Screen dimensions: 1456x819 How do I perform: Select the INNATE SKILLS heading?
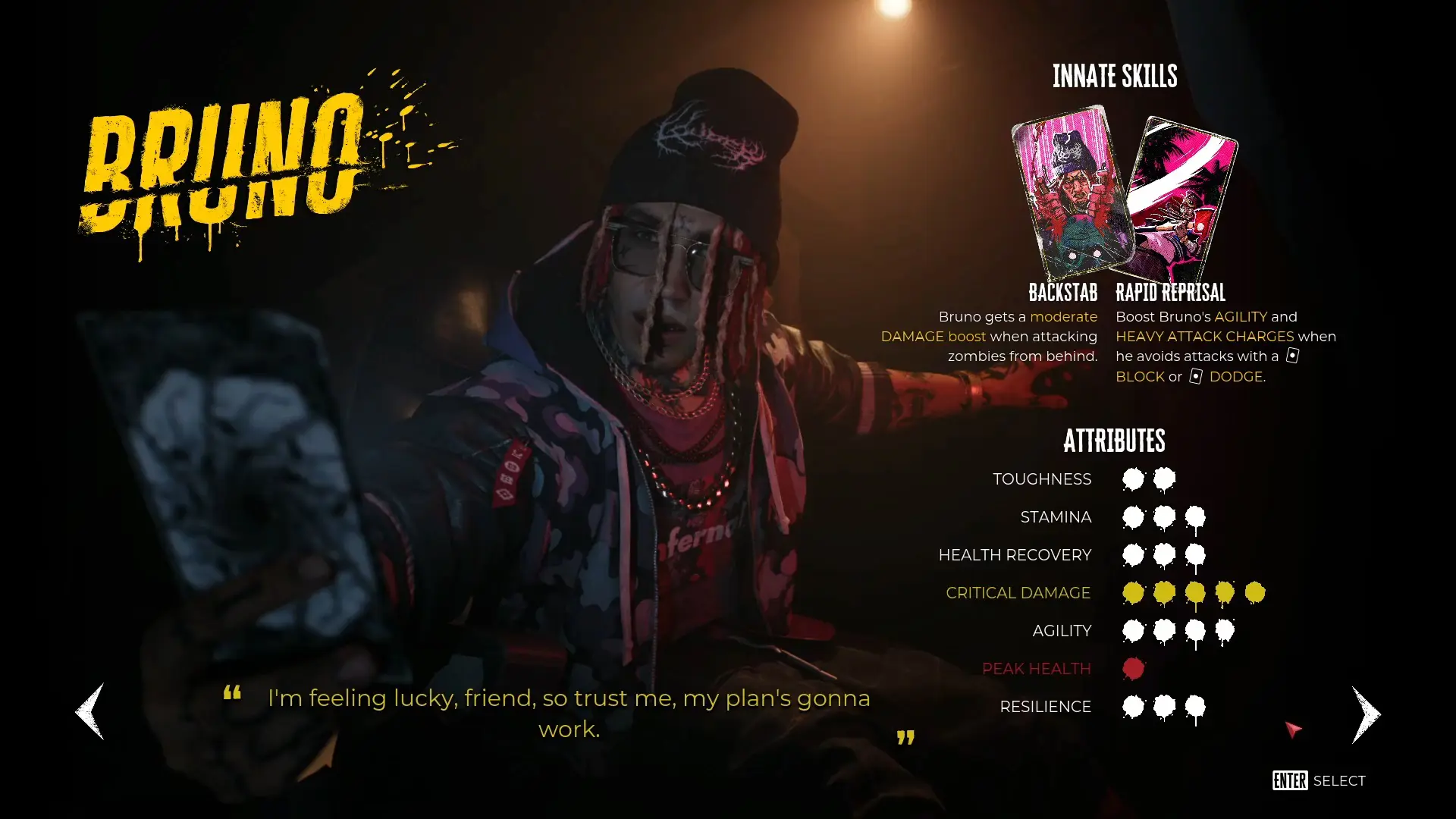[1115, 76]
